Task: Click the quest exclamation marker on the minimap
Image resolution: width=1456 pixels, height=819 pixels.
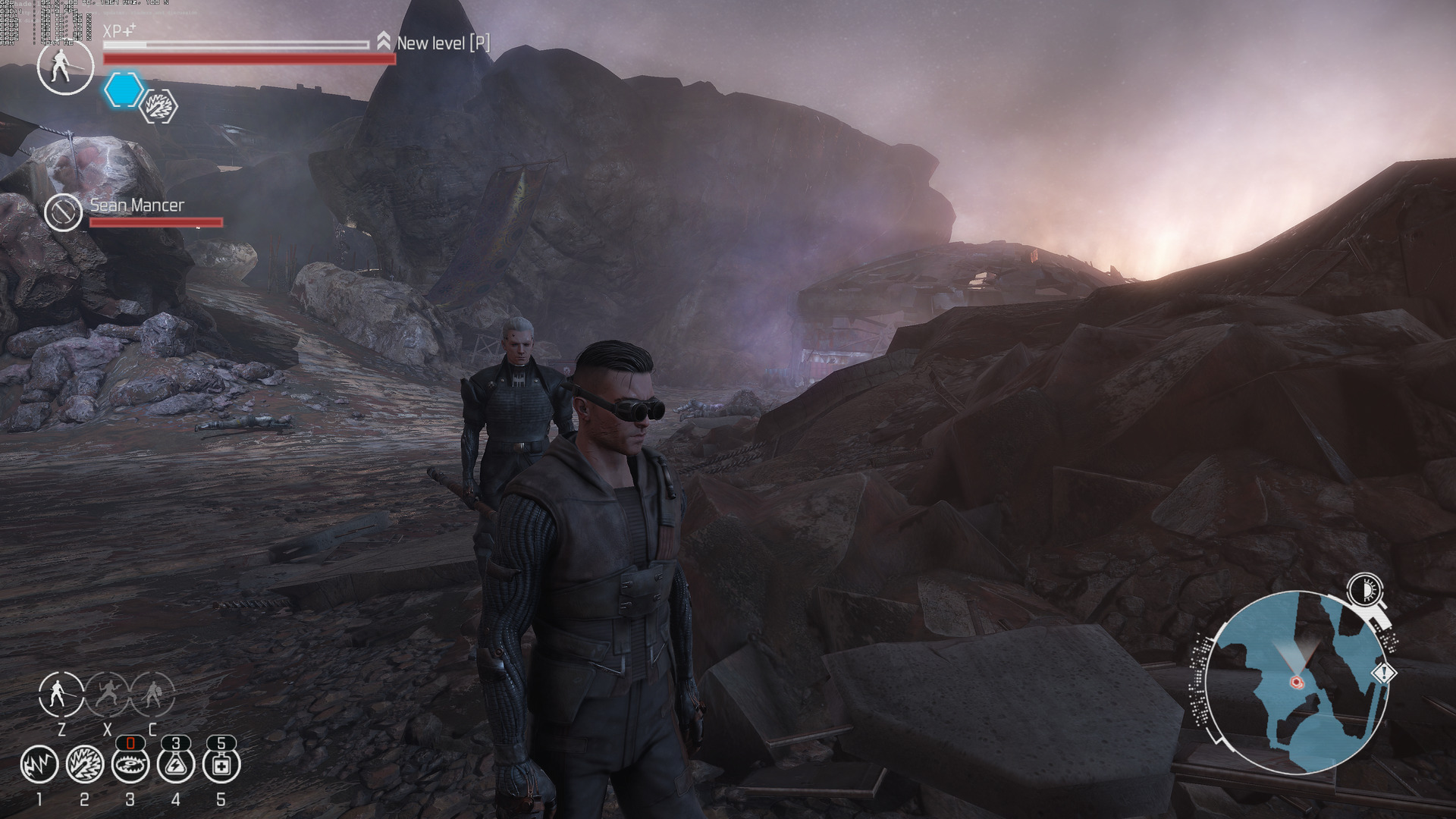Action: pyautogui.click(x=1384, y=673)
